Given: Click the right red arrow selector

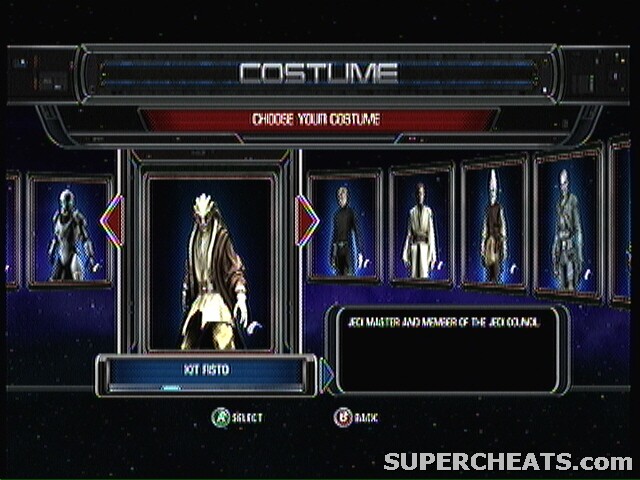Looking at the screenshot, I should (307, 220).
